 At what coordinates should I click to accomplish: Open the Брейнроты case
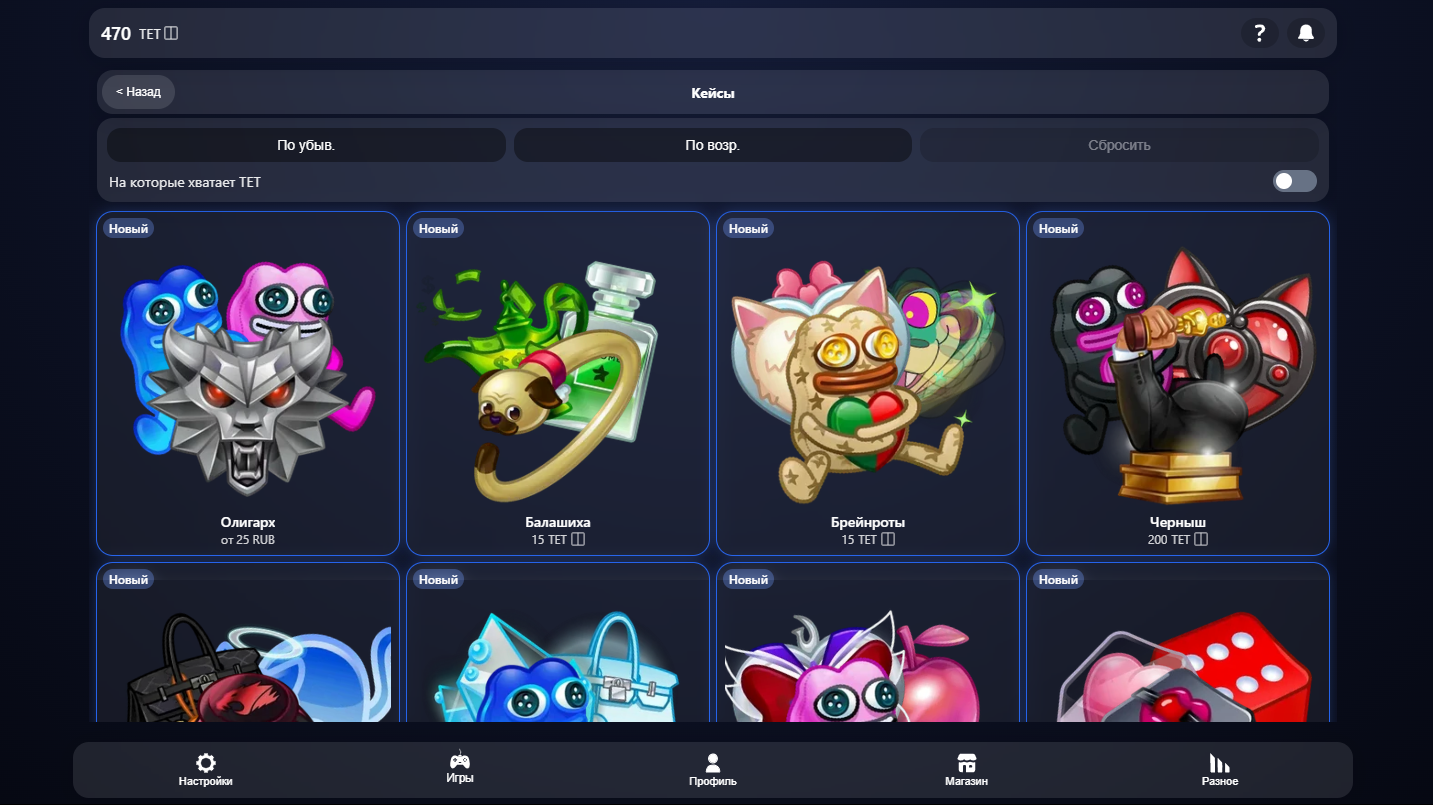click(x=867, y=383)
